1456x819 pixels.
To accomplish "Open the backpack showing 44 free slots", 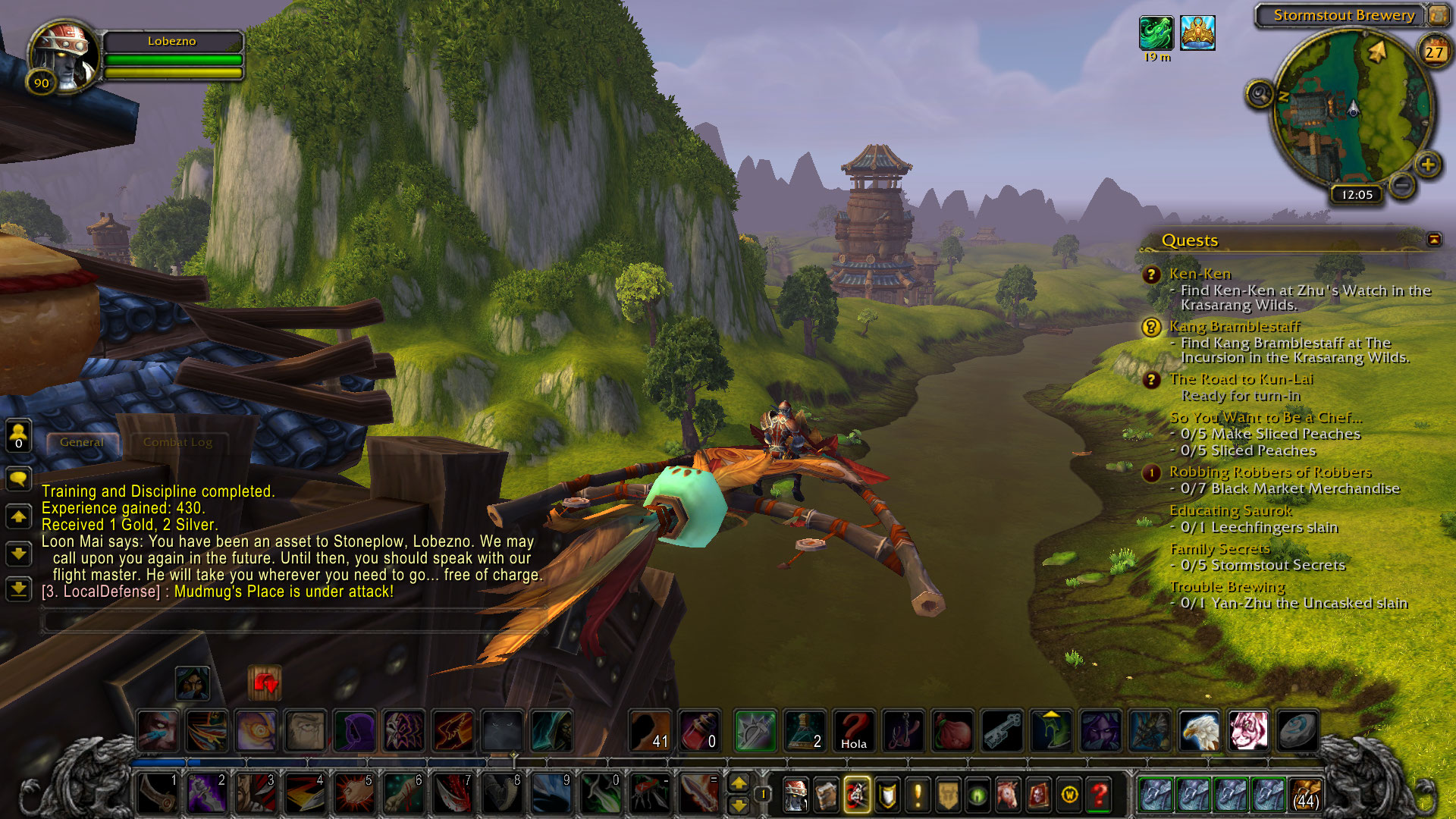I will click(1305, 795).
